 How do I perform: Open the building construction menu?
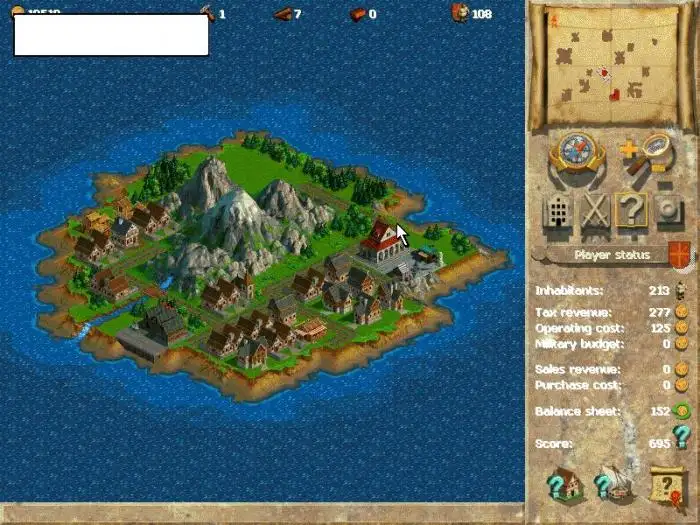pyautogui.click(x=559, y=212)
